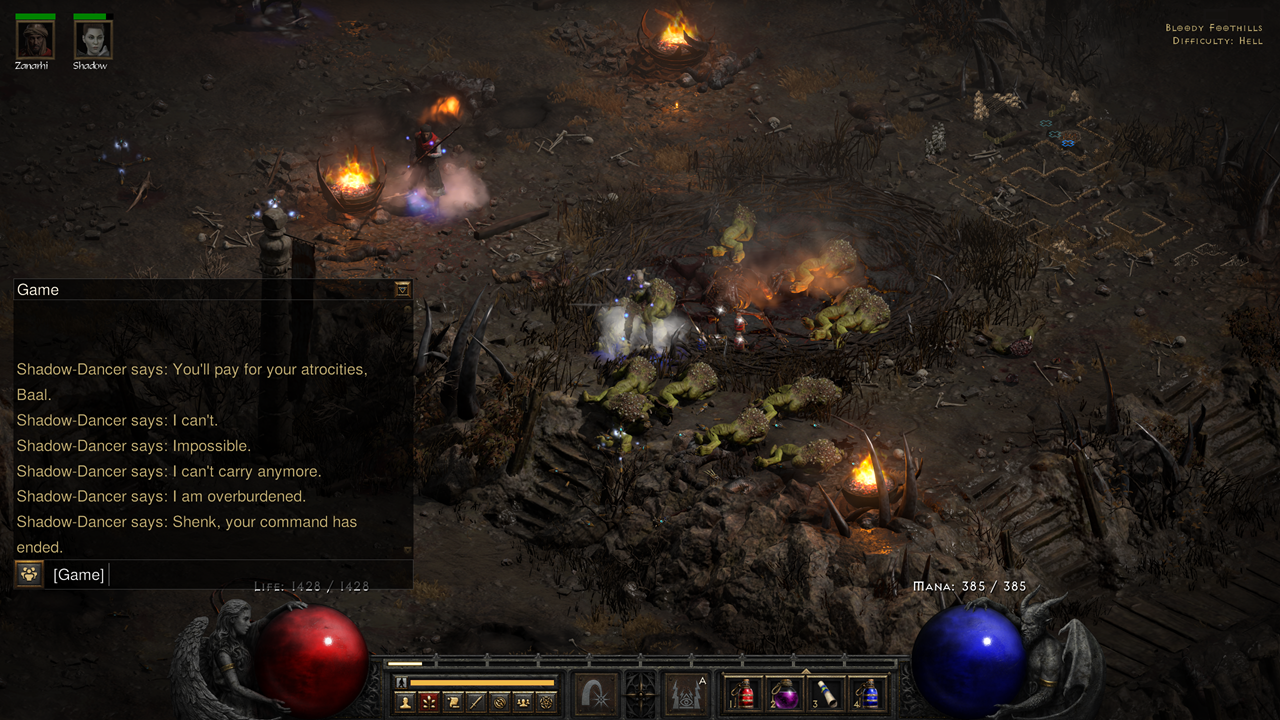The width and height of the screenshot is (1280, 720).
Task: Open the Inventory sword icon
Action: point(476,700)
